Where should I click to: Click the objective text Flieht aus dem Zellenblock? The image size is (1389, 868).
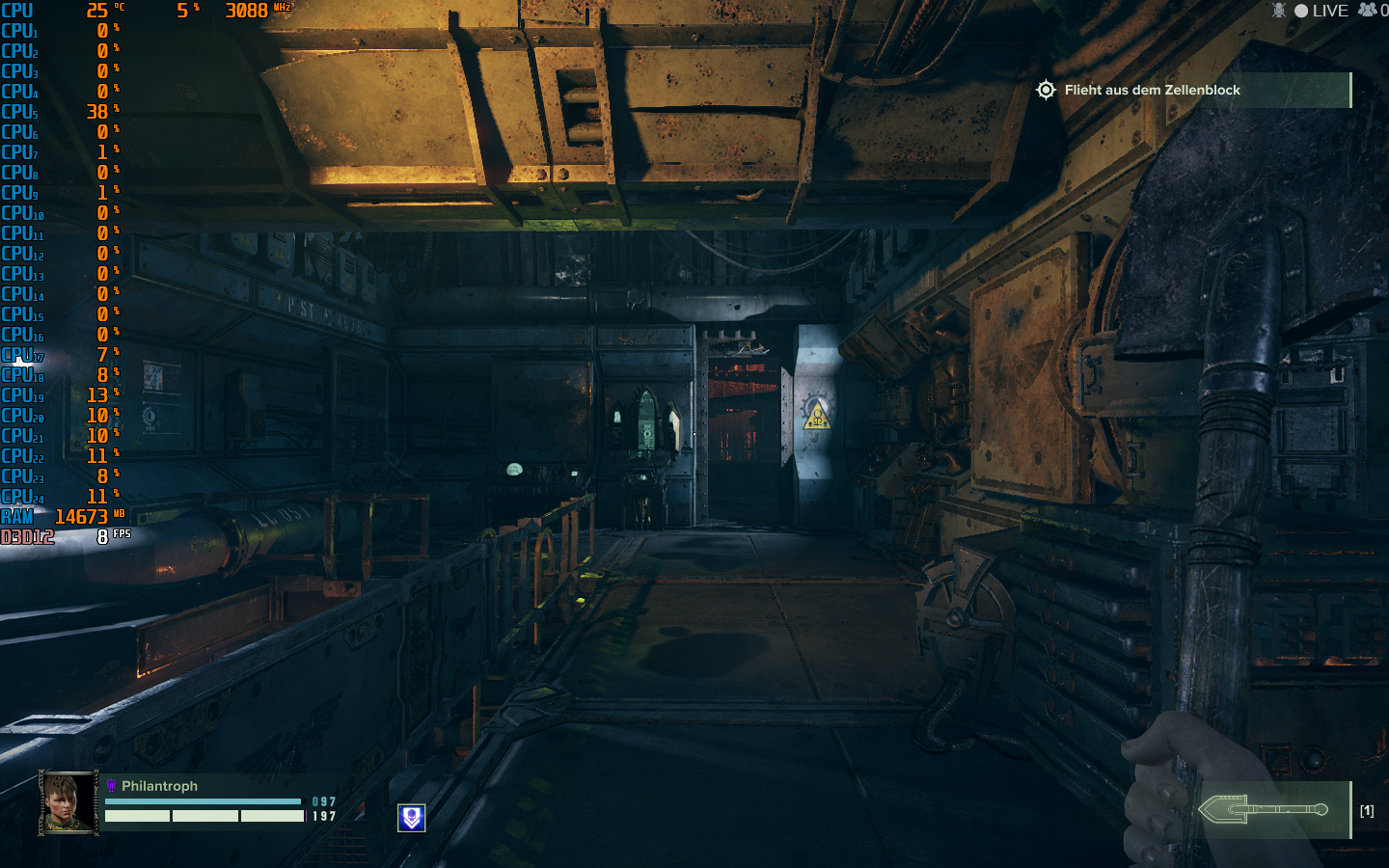point(1153,90)
